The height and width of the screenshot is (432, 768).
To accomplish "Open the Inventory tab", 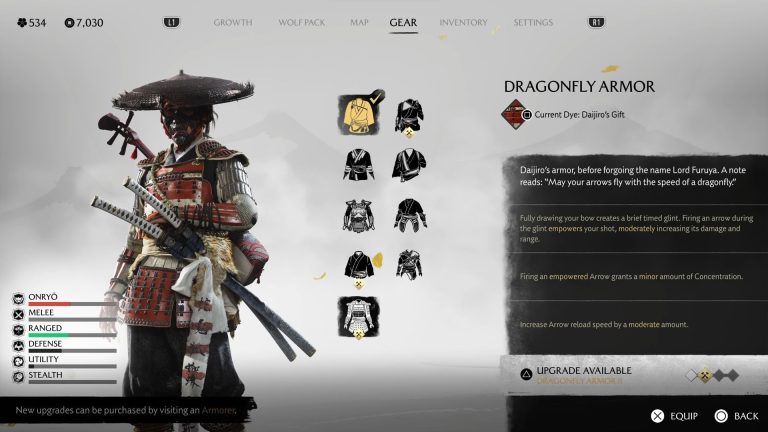I will 463,22.
